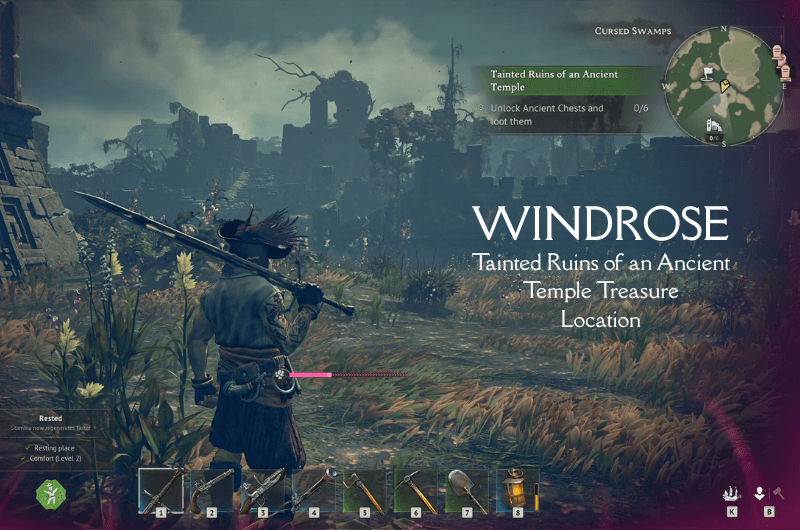This screenshot has width=800, height=530.
Task: Equip the flintlock in hotbar slot 3
Action: [263, 491]
